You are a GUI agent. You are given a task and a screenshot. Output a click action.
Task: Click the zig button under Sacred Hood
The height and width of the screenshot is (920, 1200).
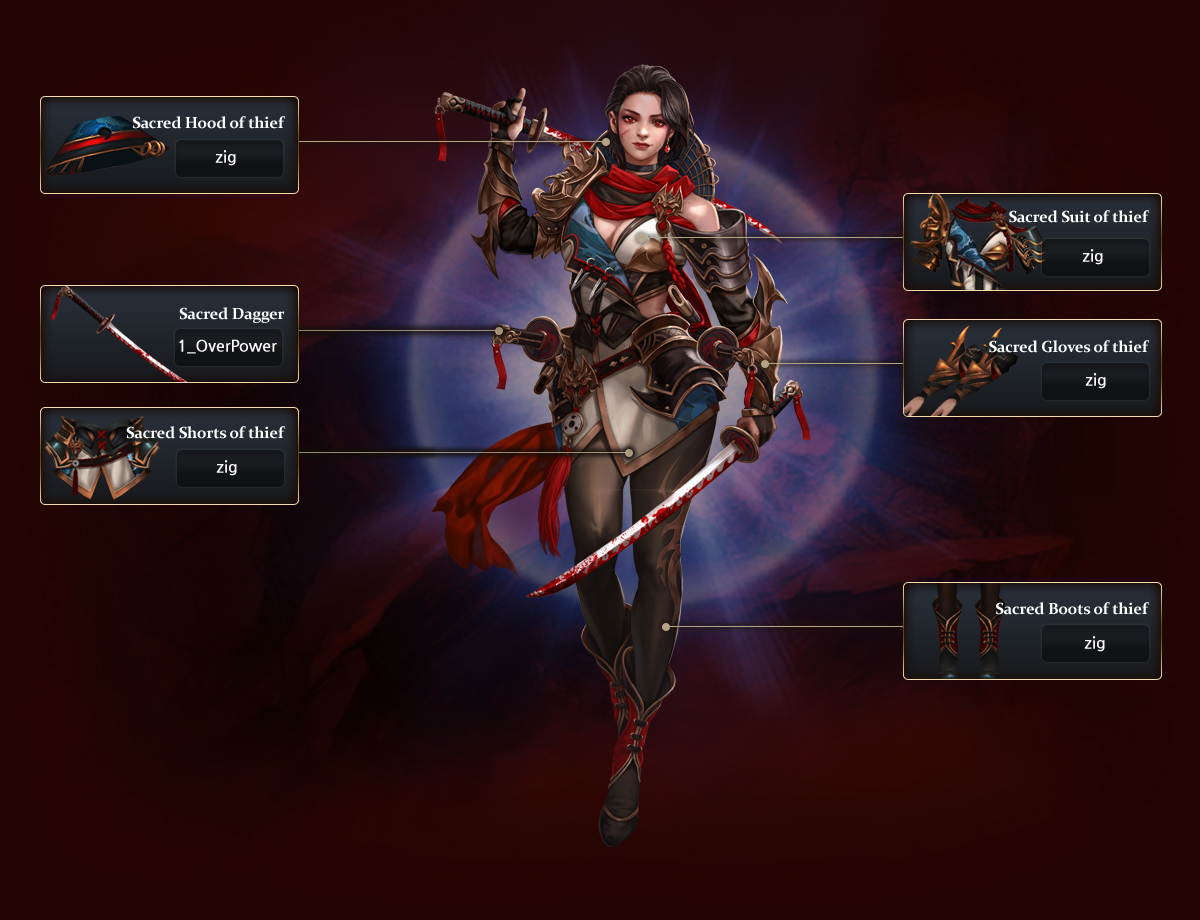pos(229,158)
